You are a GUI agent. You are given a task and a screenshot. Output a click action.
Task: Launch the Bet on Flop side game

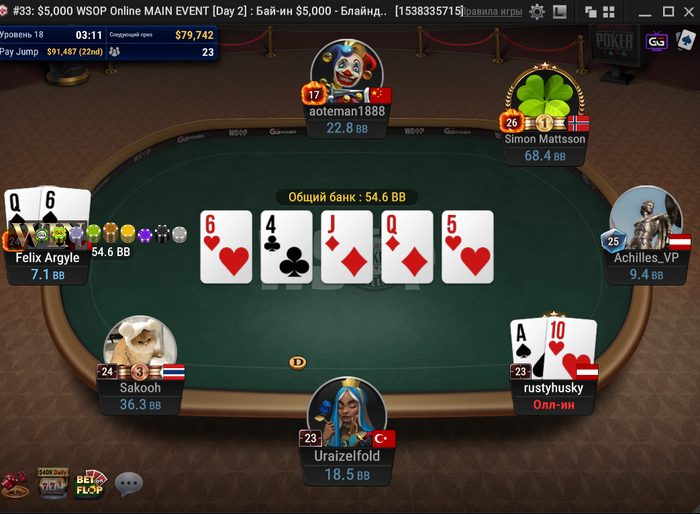point(90,484)
